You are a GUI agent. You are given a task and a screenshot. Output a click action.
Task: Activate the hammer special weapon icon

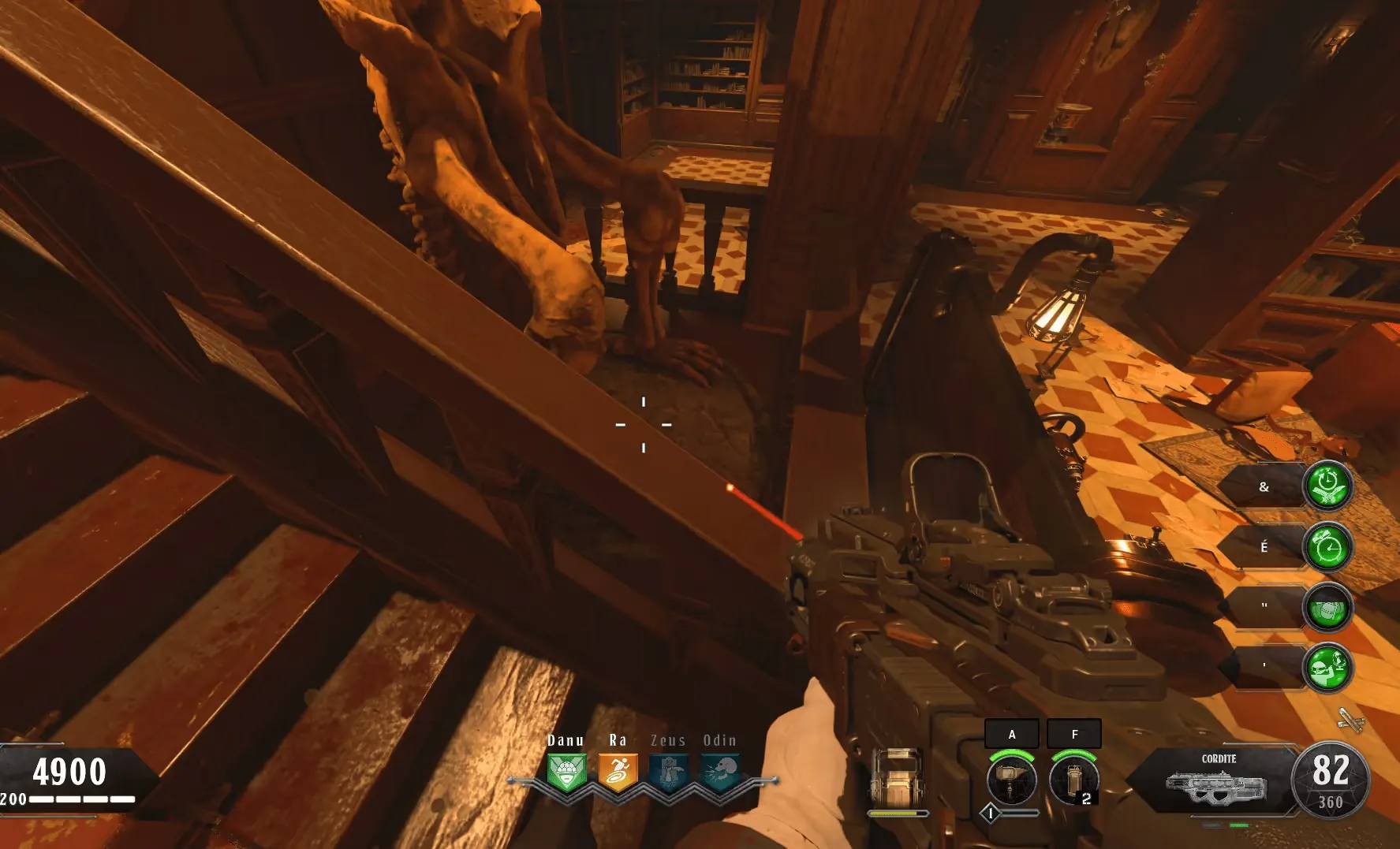pyautogui.click(x=1012, y=779)
